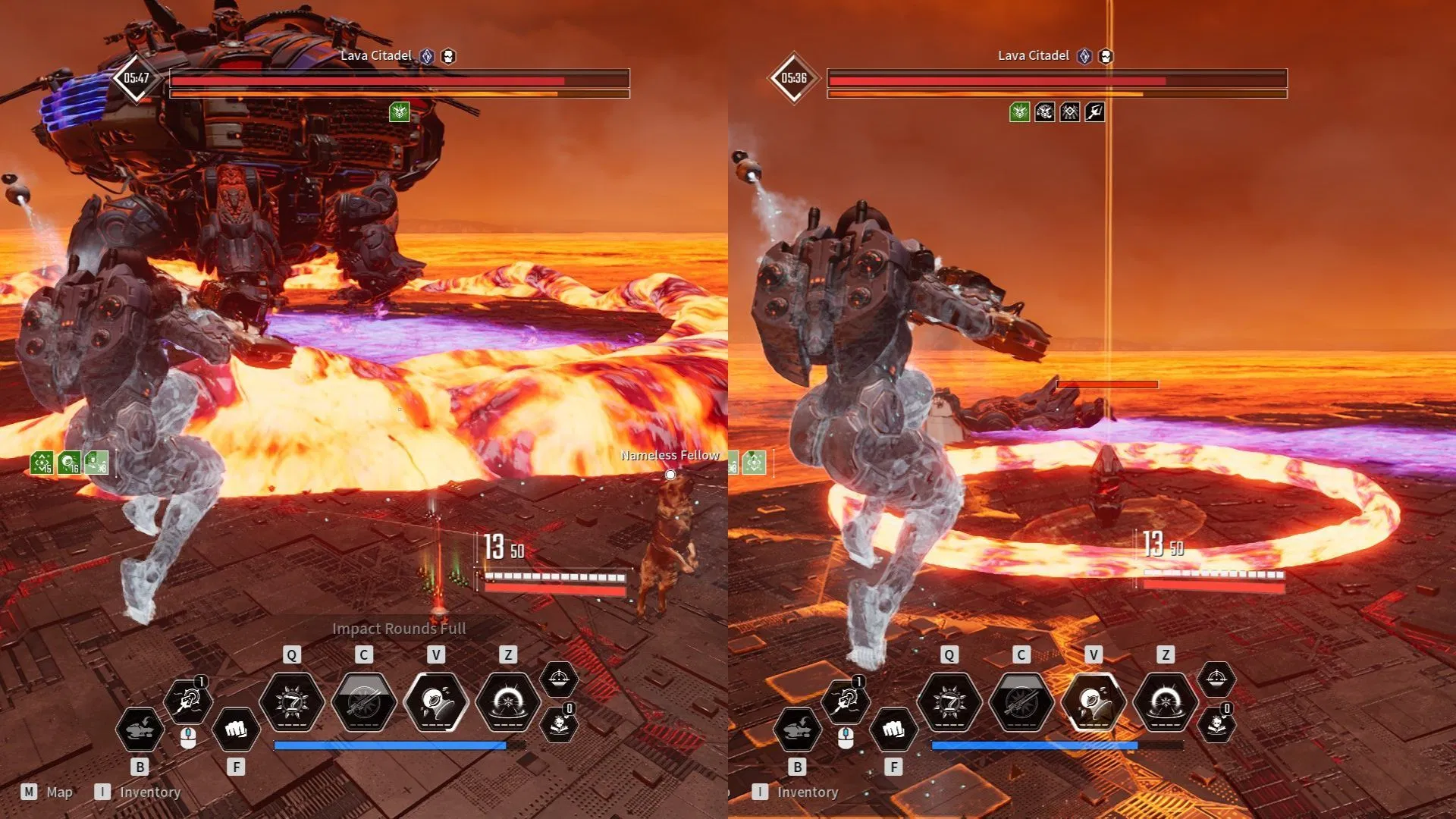Image resolution: width=1456 pixels, height=819 pixels.
Task: Activate the Q sun-gear skill in the 05:47 view
Action: 292,703
